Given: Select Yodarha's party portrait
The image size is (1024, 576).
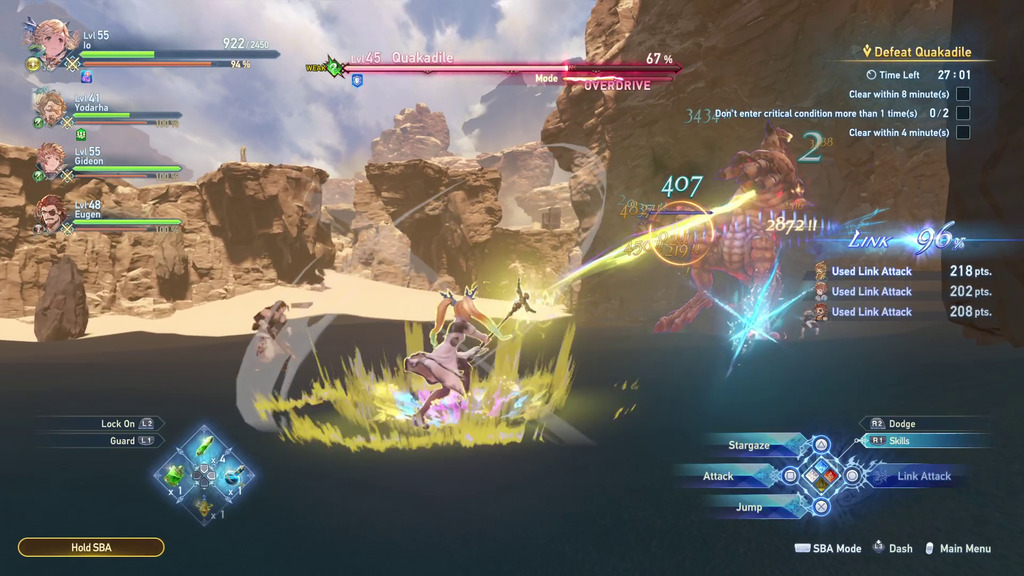Looking at the screenshot, I should (x=50, y=106).
